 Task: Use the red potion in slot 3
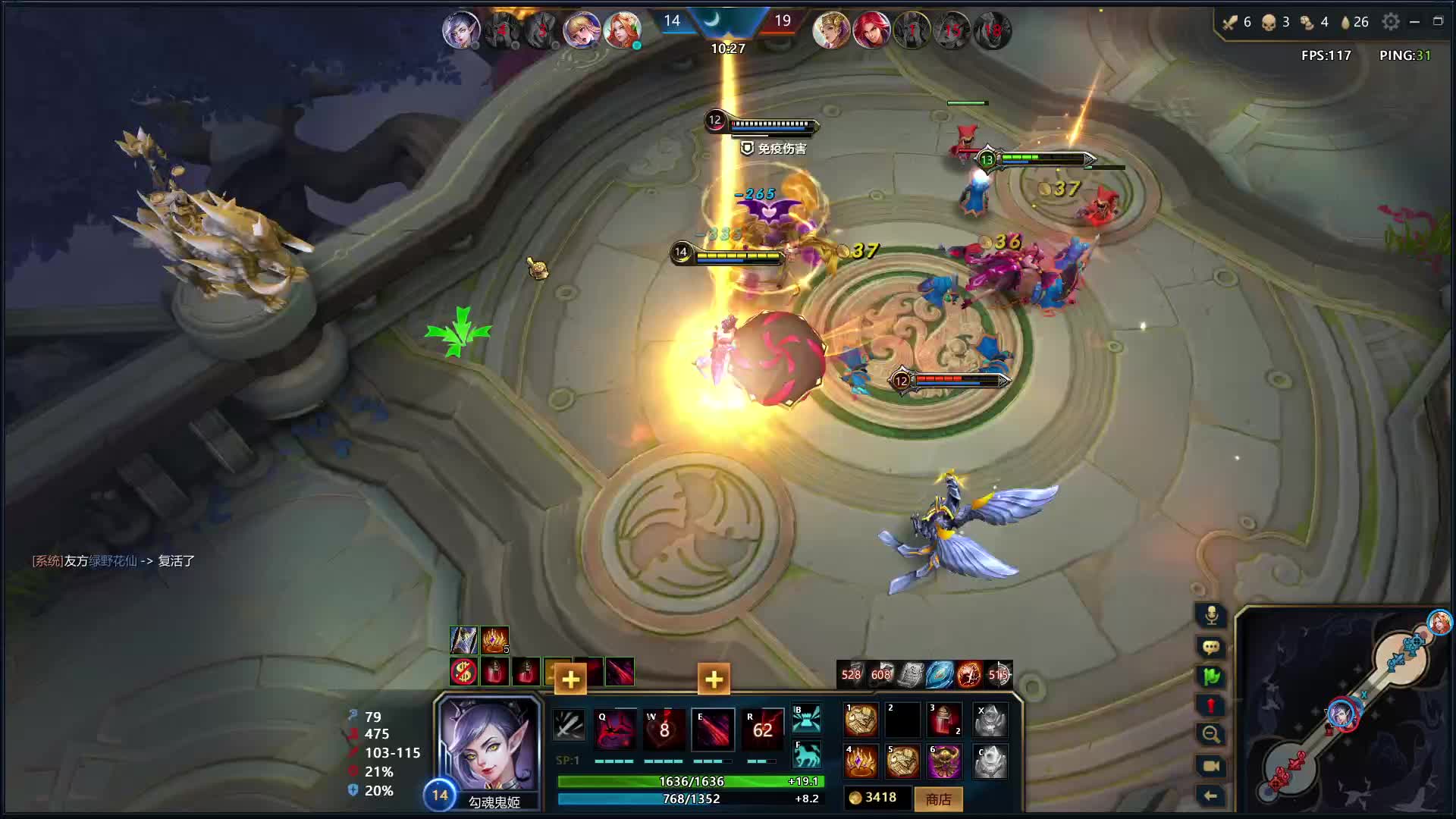click(x=944, y=720)
